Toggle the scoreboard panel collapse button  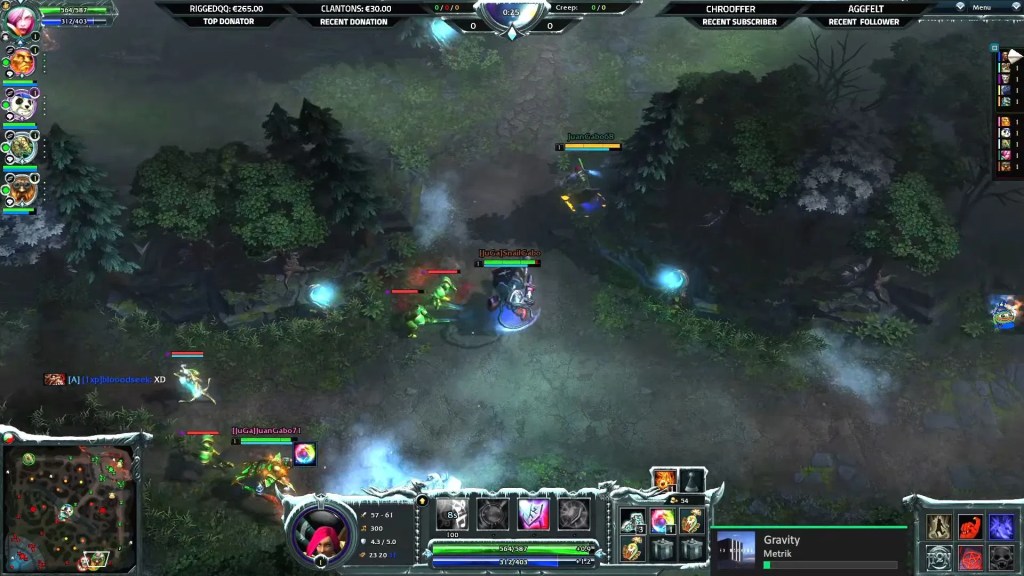point(995,47)
